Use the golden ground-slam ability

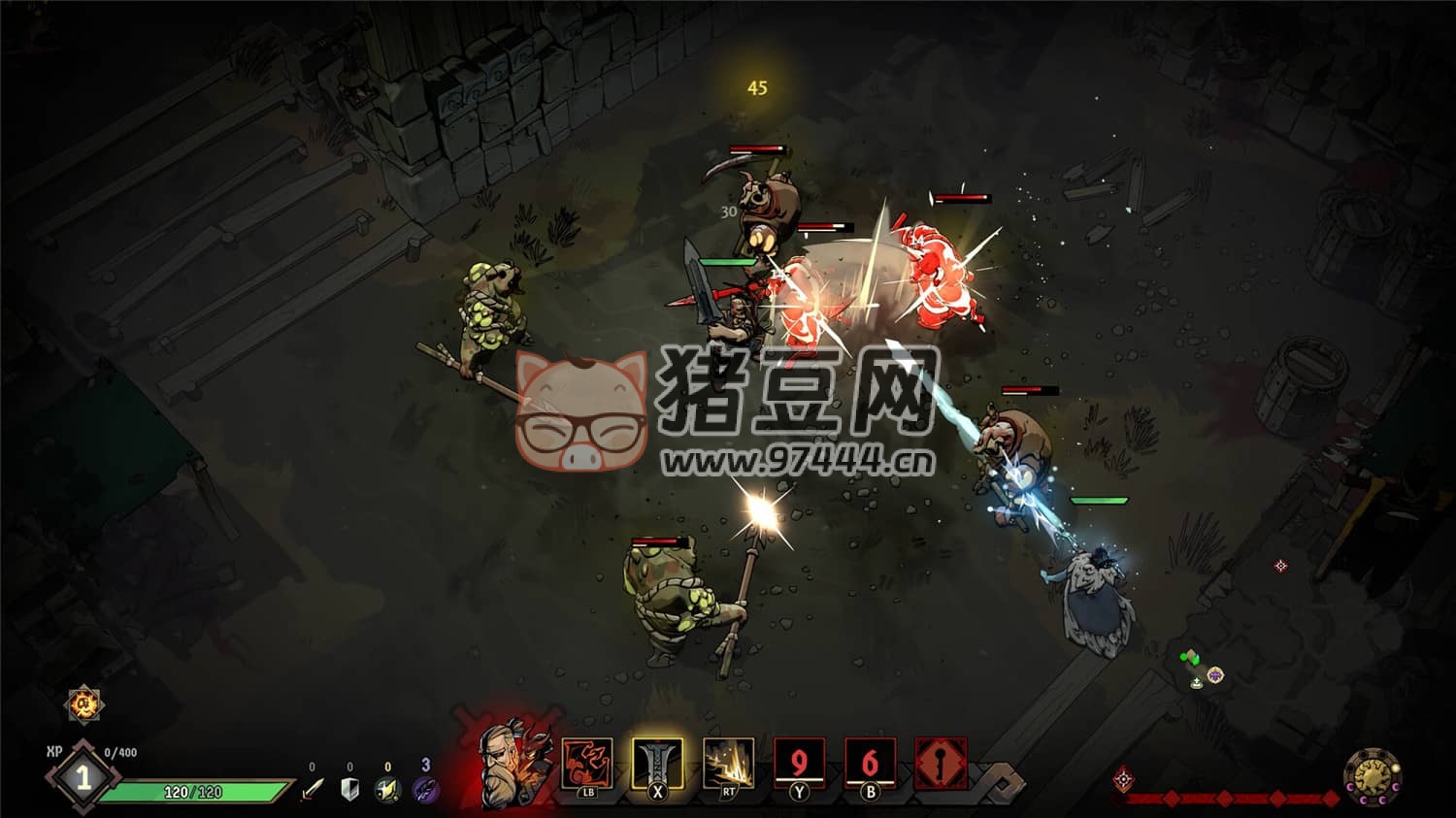729,764
